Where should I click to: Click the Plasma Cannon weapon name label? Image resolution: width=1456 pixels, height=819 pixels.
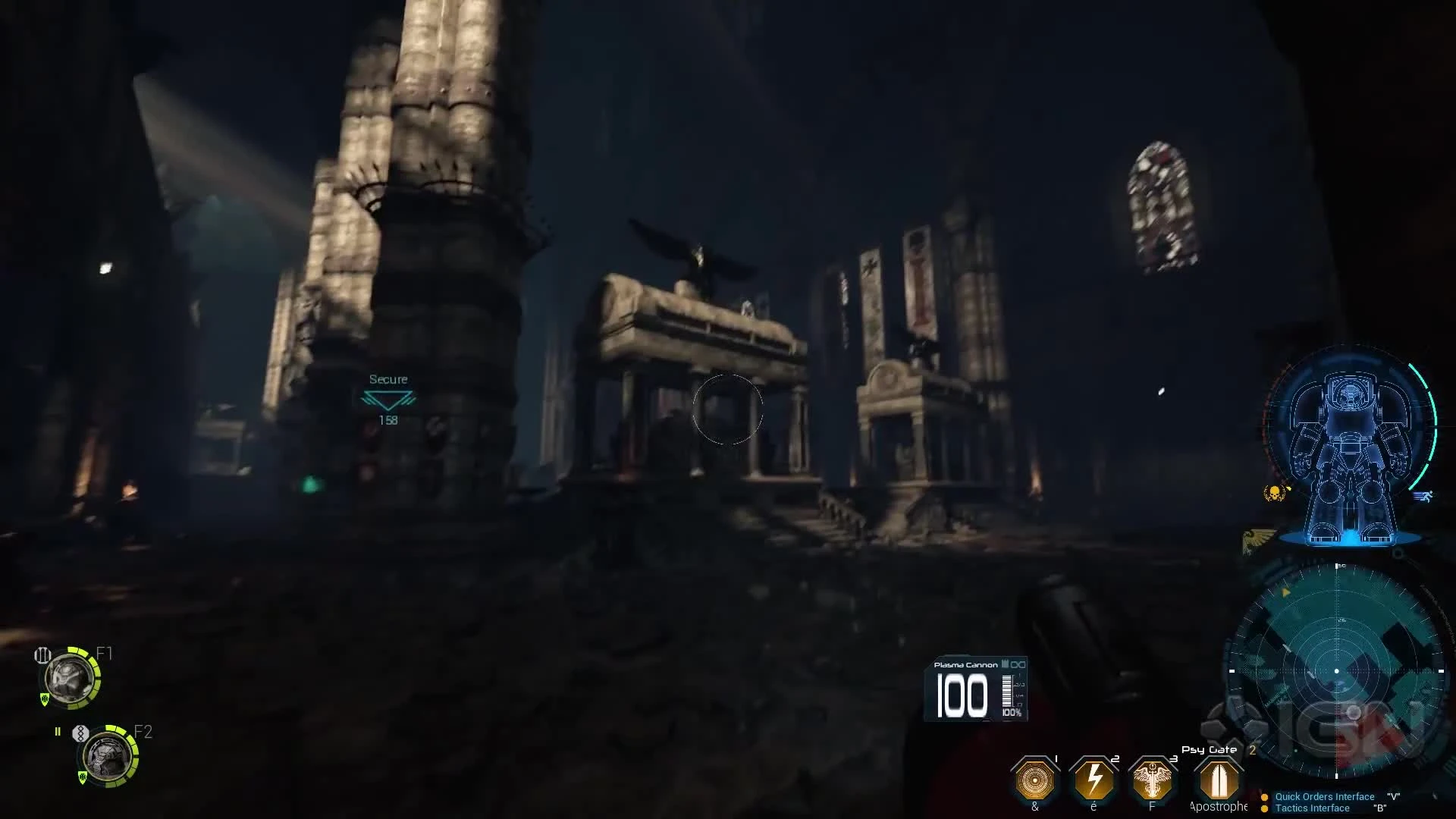(965, 664)
